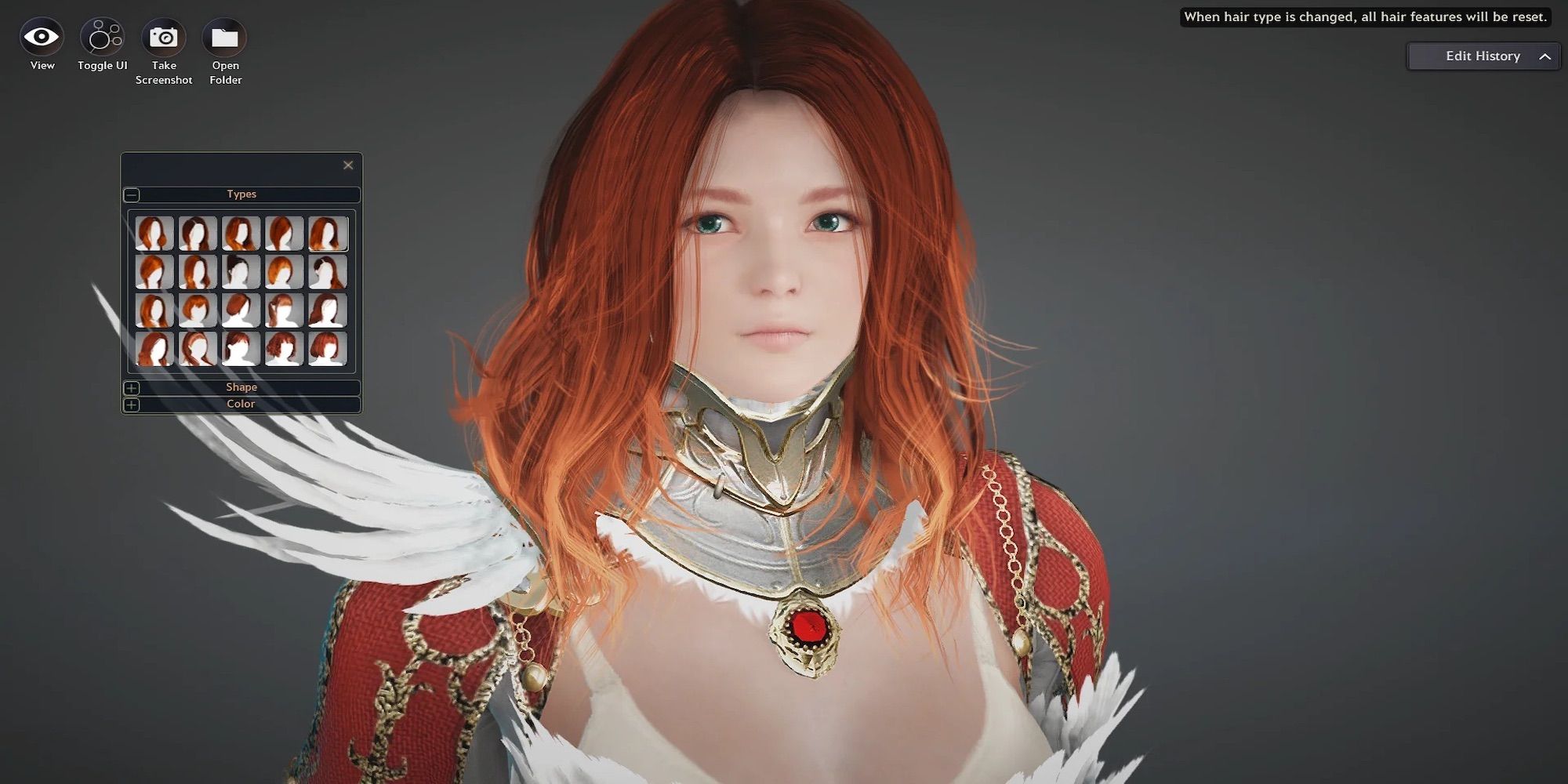Choose the updo bun hairstyle in row three
This screenshot has height=784, width=1568.
coord(240,310)
